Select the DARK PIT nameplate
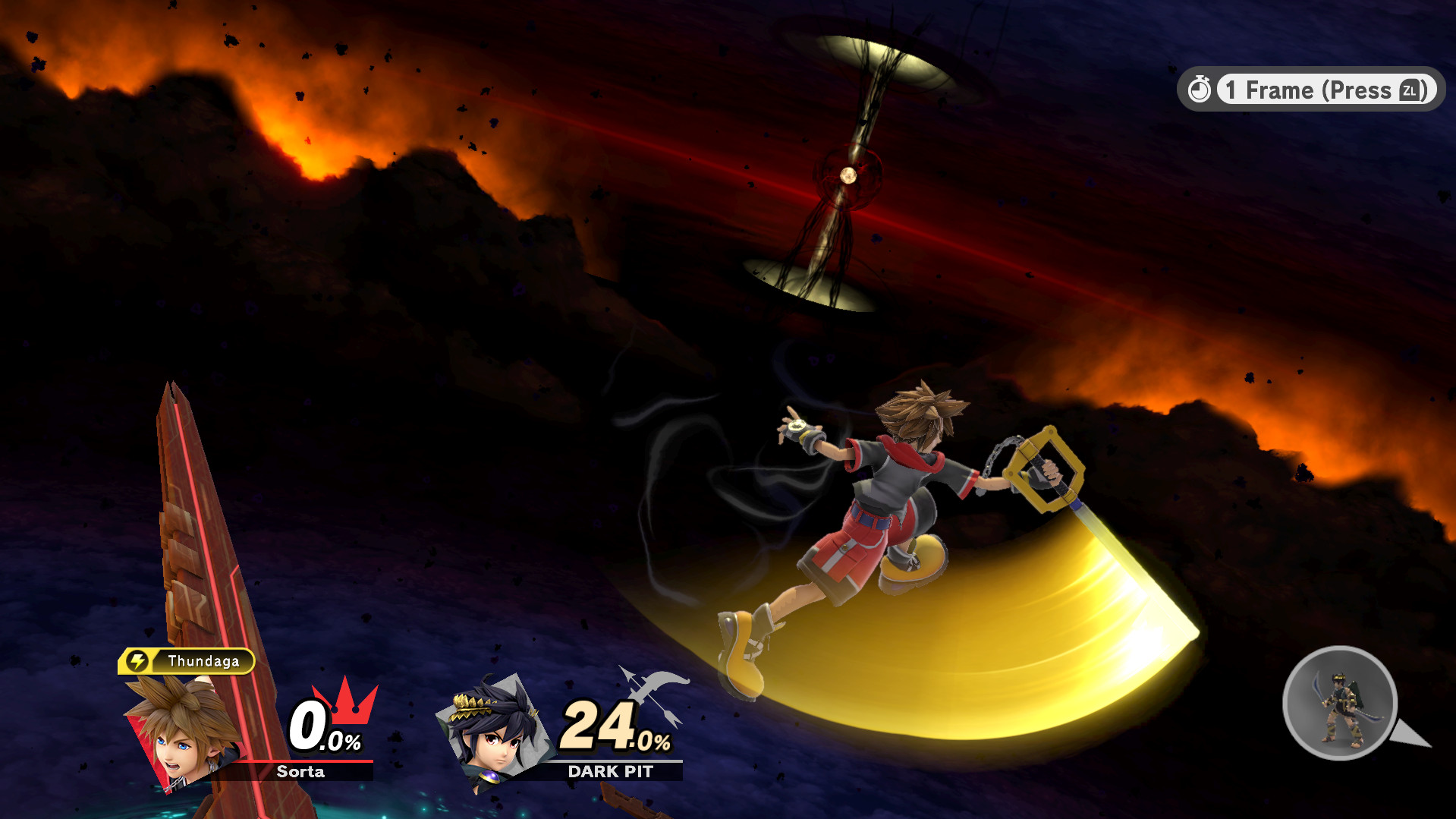The height and width of the screenshot is (819, 1456). [611, 772]
